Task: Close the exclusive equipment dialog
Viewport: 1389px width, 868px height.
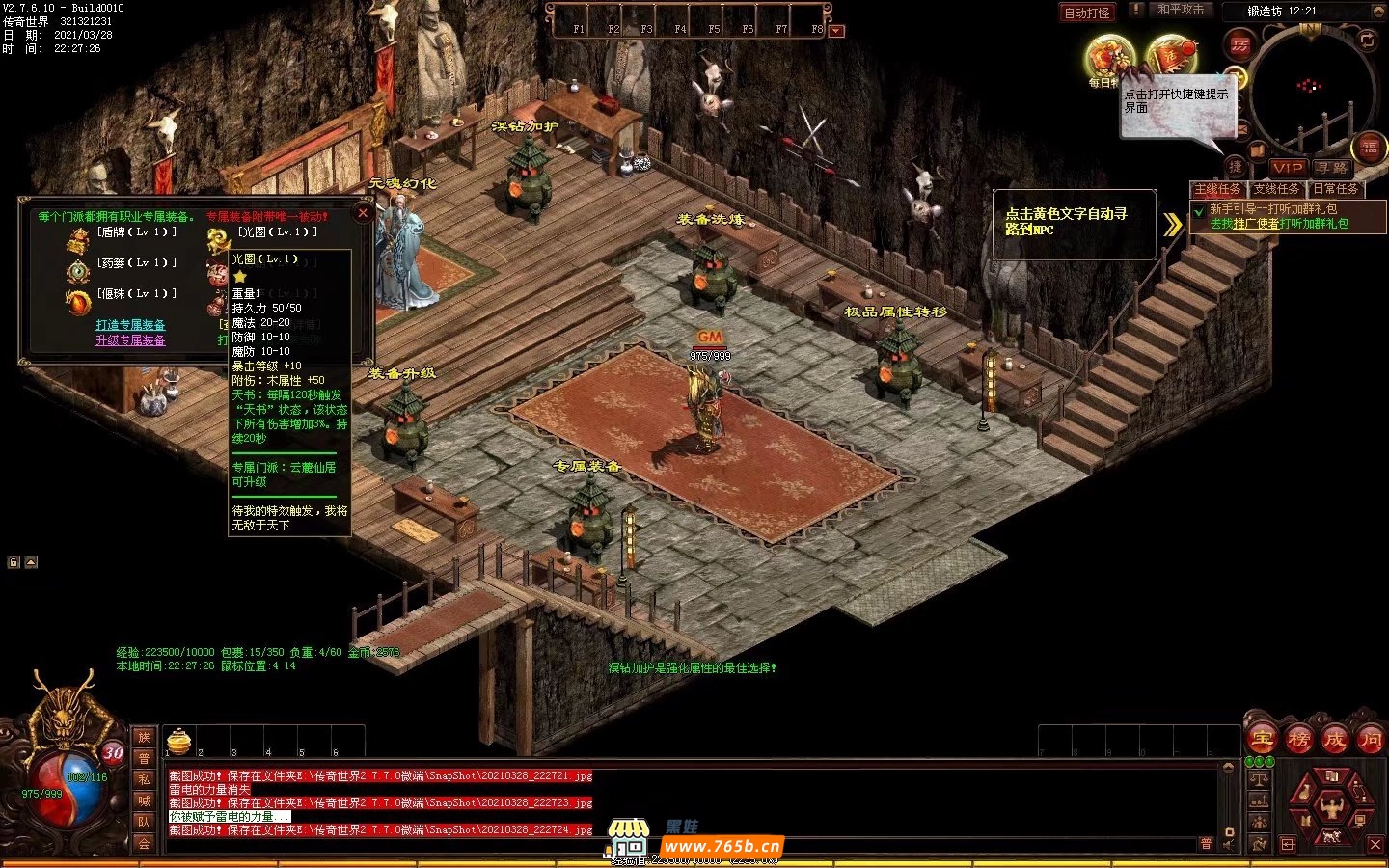Action: click(363, 213)
